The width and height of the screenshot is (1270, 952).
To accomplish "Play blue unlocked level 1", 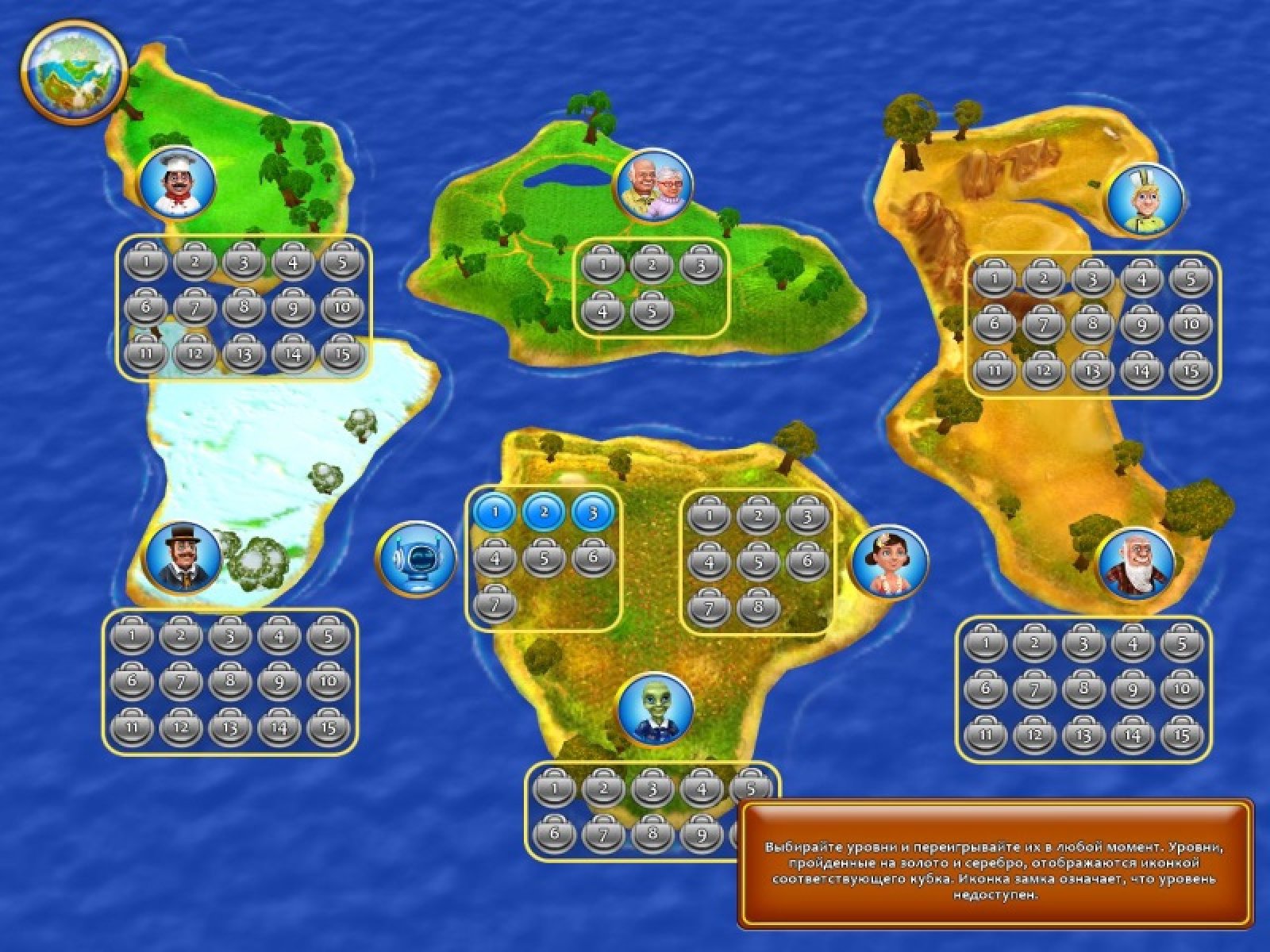I will tap(495, 512).
